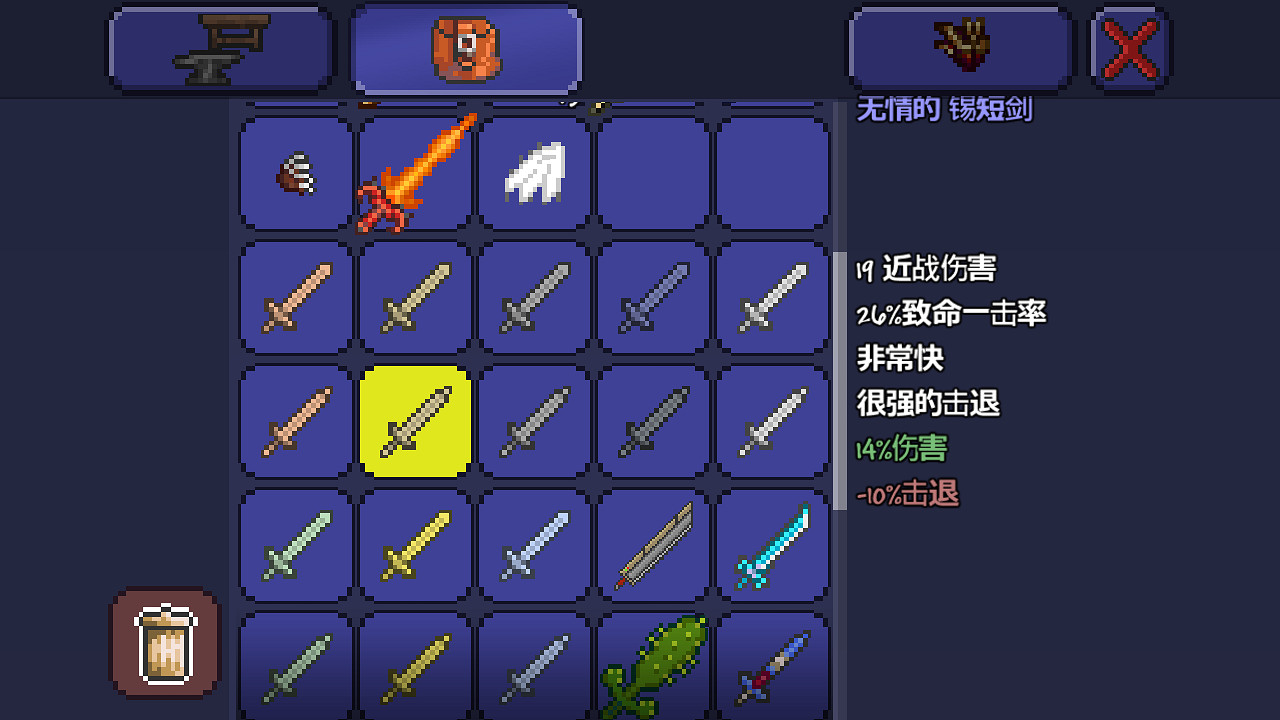
Task: Select the Fiery Greatsword in the inventory
Action: [x=413, y=172]
